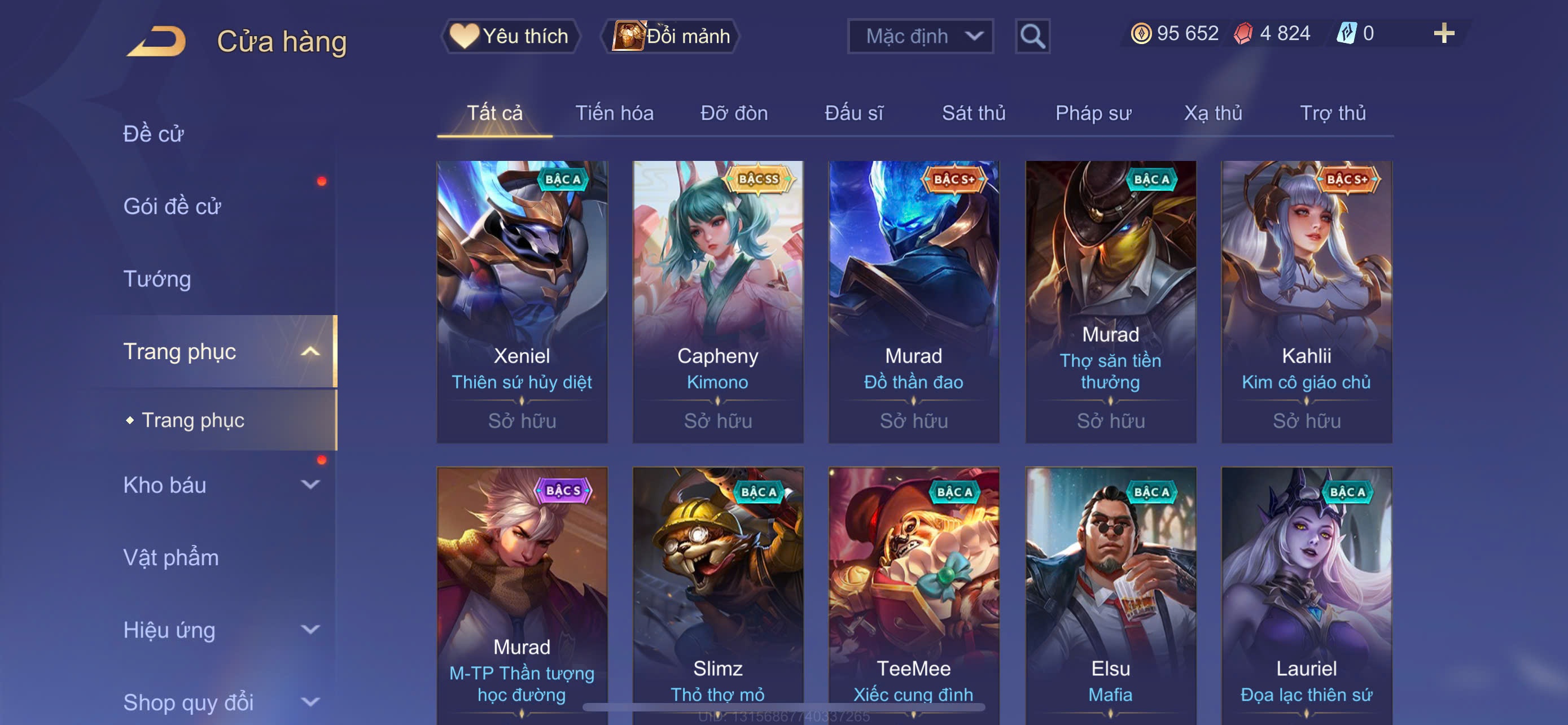Open the Xeniel Thiên sứ hủy diệt card
1568x725 pixels.
click(x=522, y=302)
